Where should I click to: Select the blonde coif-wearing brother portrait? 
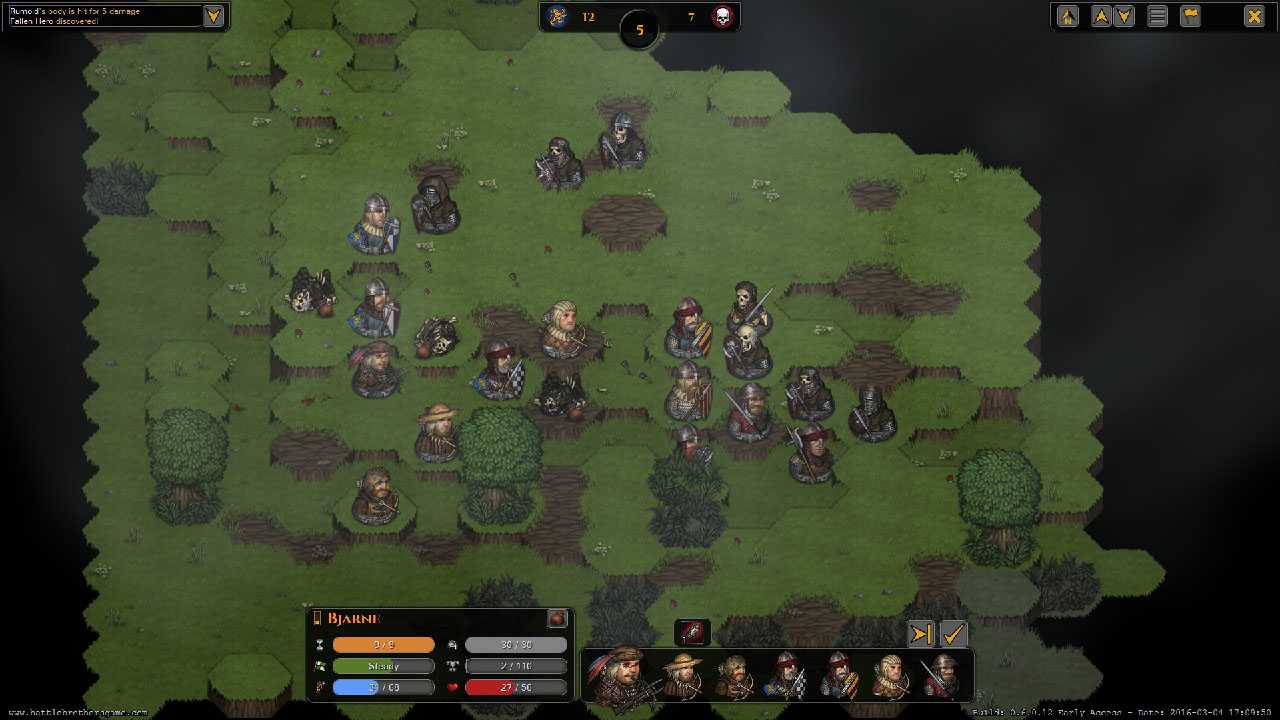889,676
